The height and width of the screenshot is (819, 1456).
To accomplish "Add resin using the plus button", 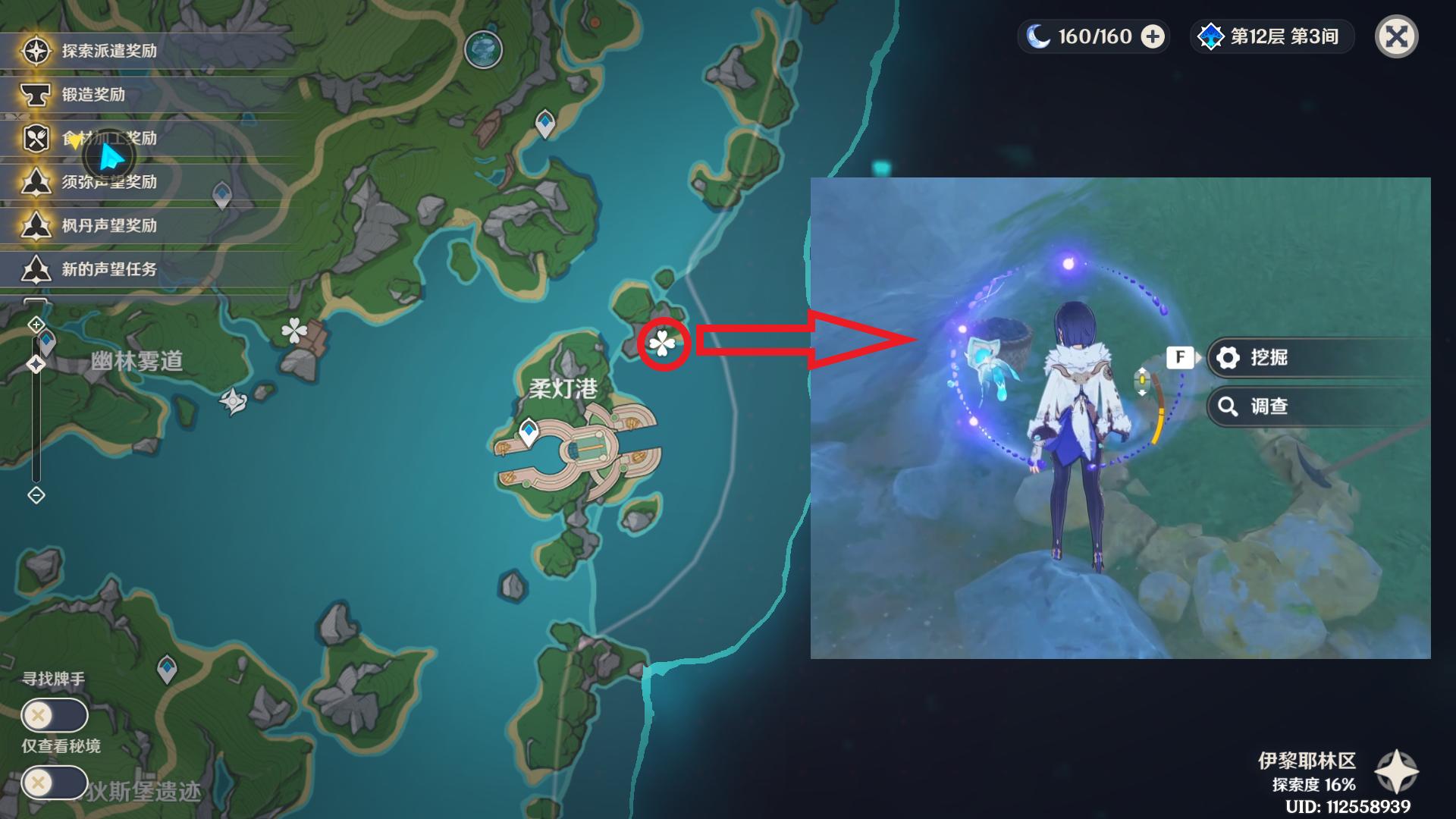I will pyautogui.click(x=1152, y=36).
